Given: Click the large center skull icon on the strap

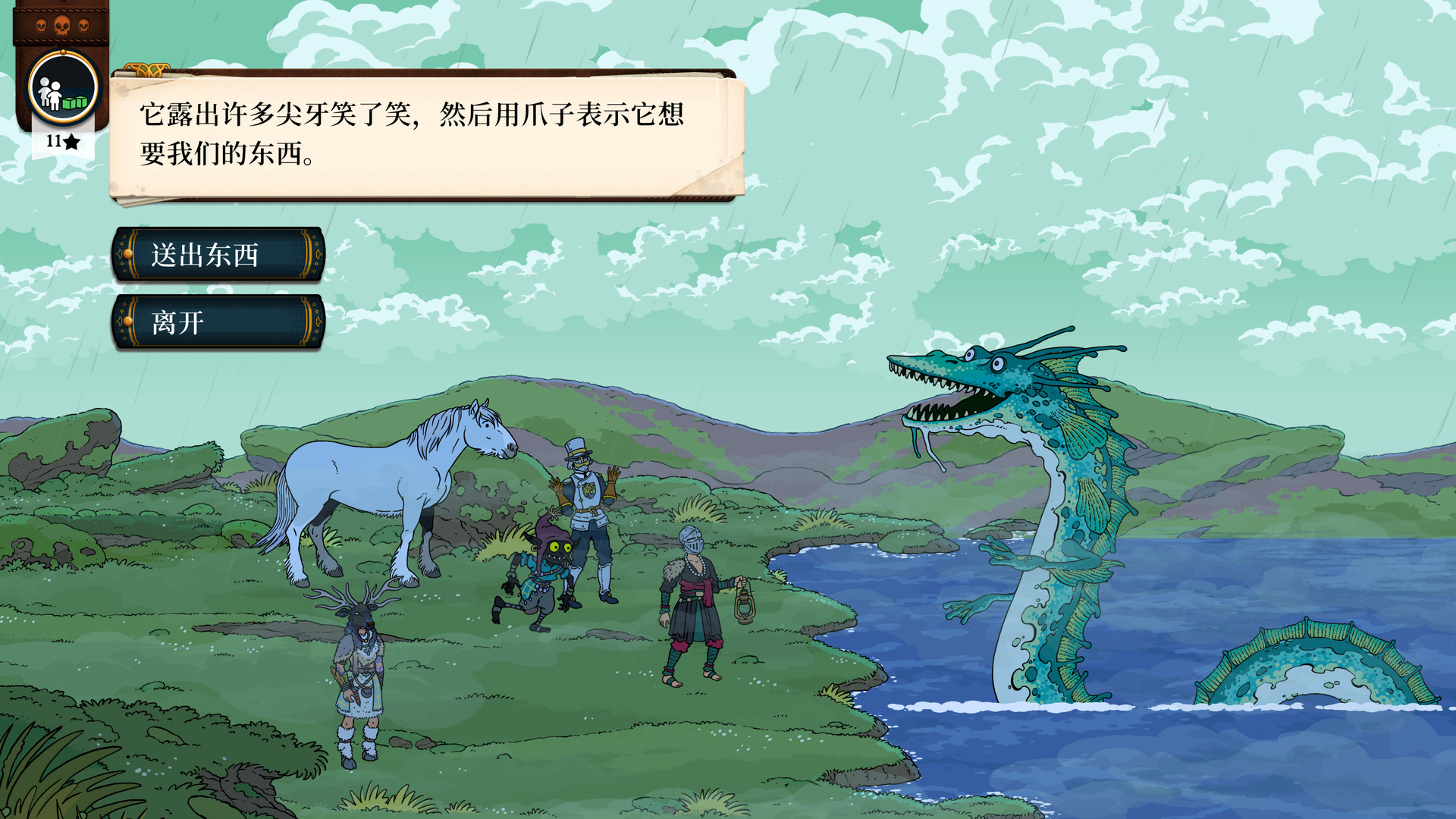Looking at the screenshot, I should (62, 25).
